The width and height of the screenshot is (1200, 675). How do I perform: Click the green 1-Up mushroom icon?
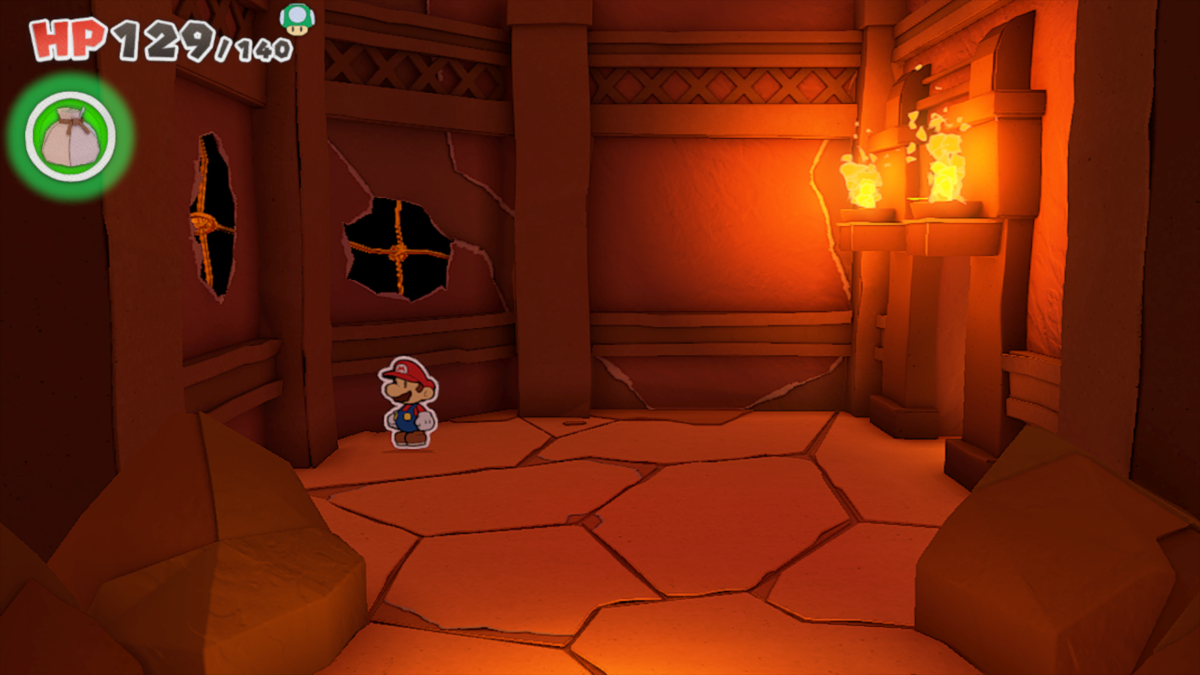pos(295,18)
